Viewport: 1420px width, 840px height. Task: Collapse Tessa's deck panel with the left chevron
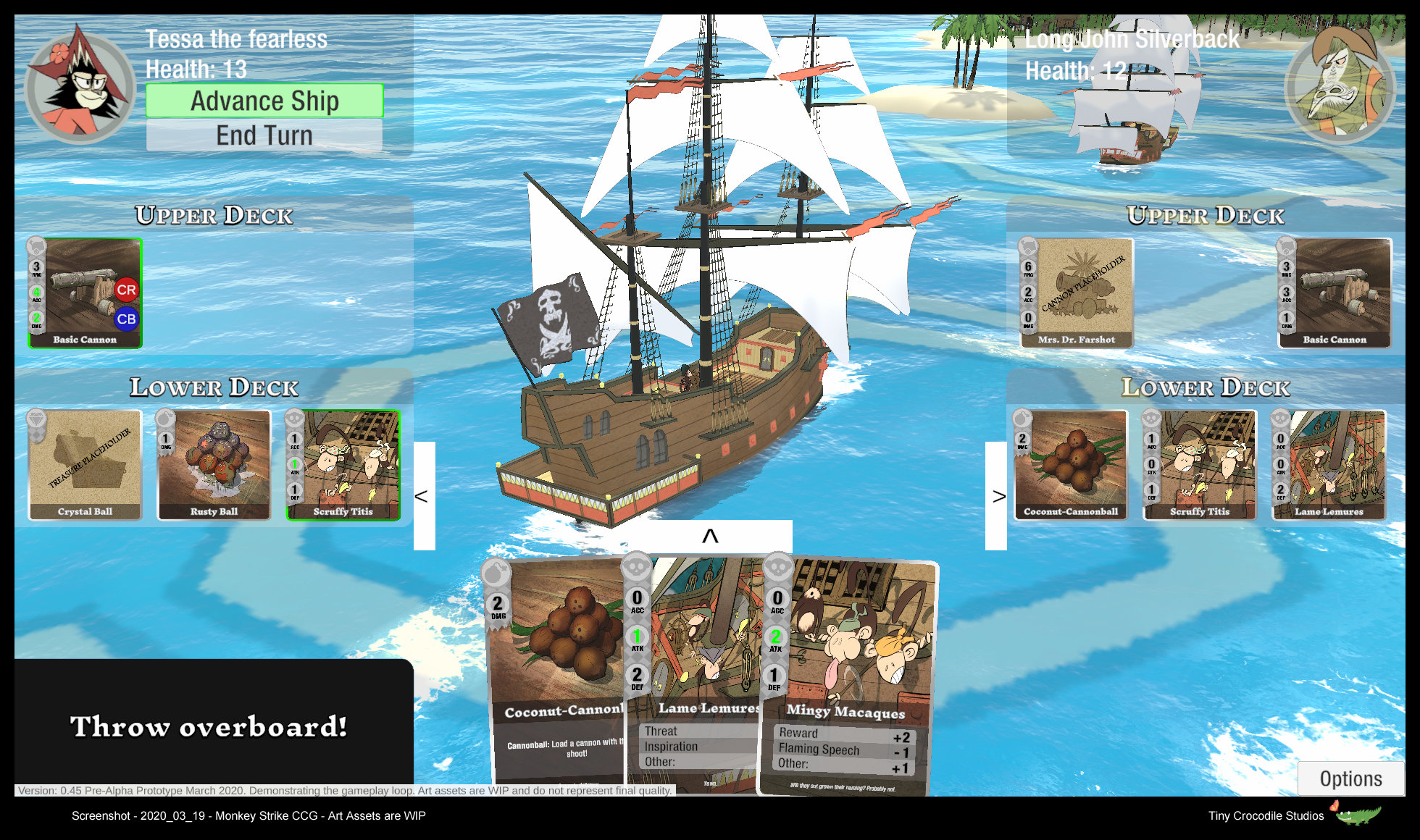tap(422, 496)
